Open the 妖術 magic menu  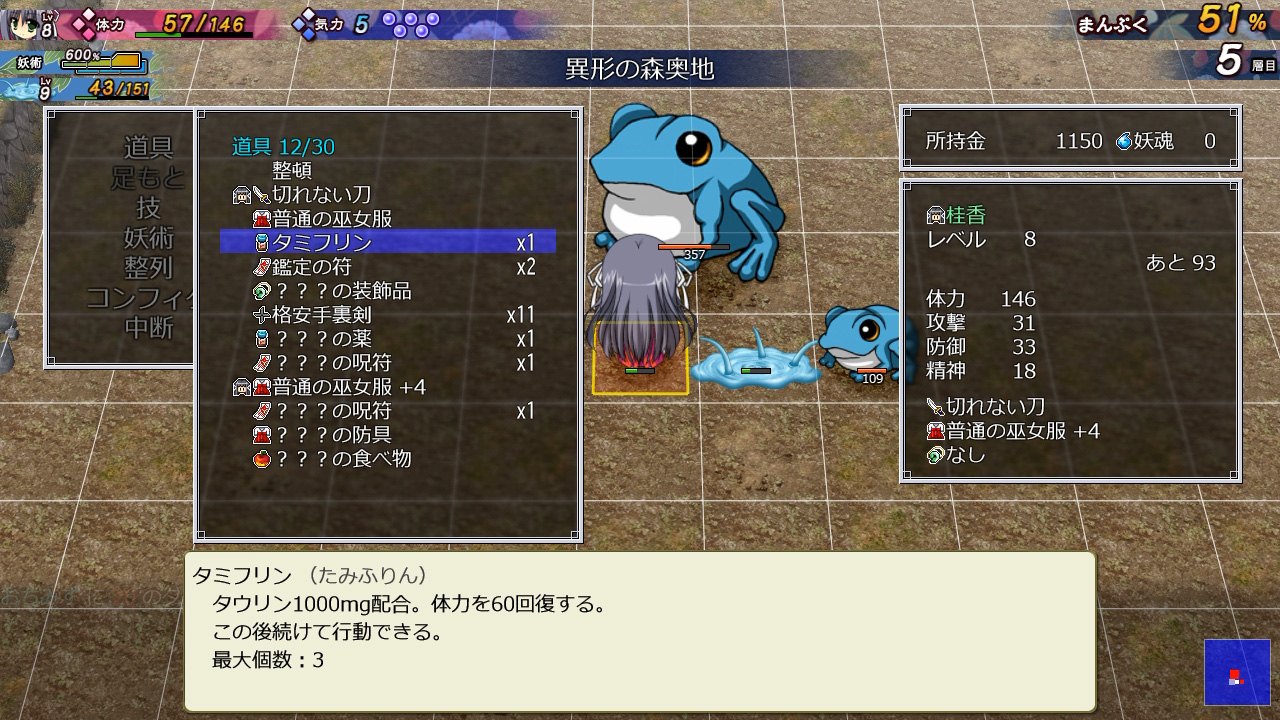148,238
